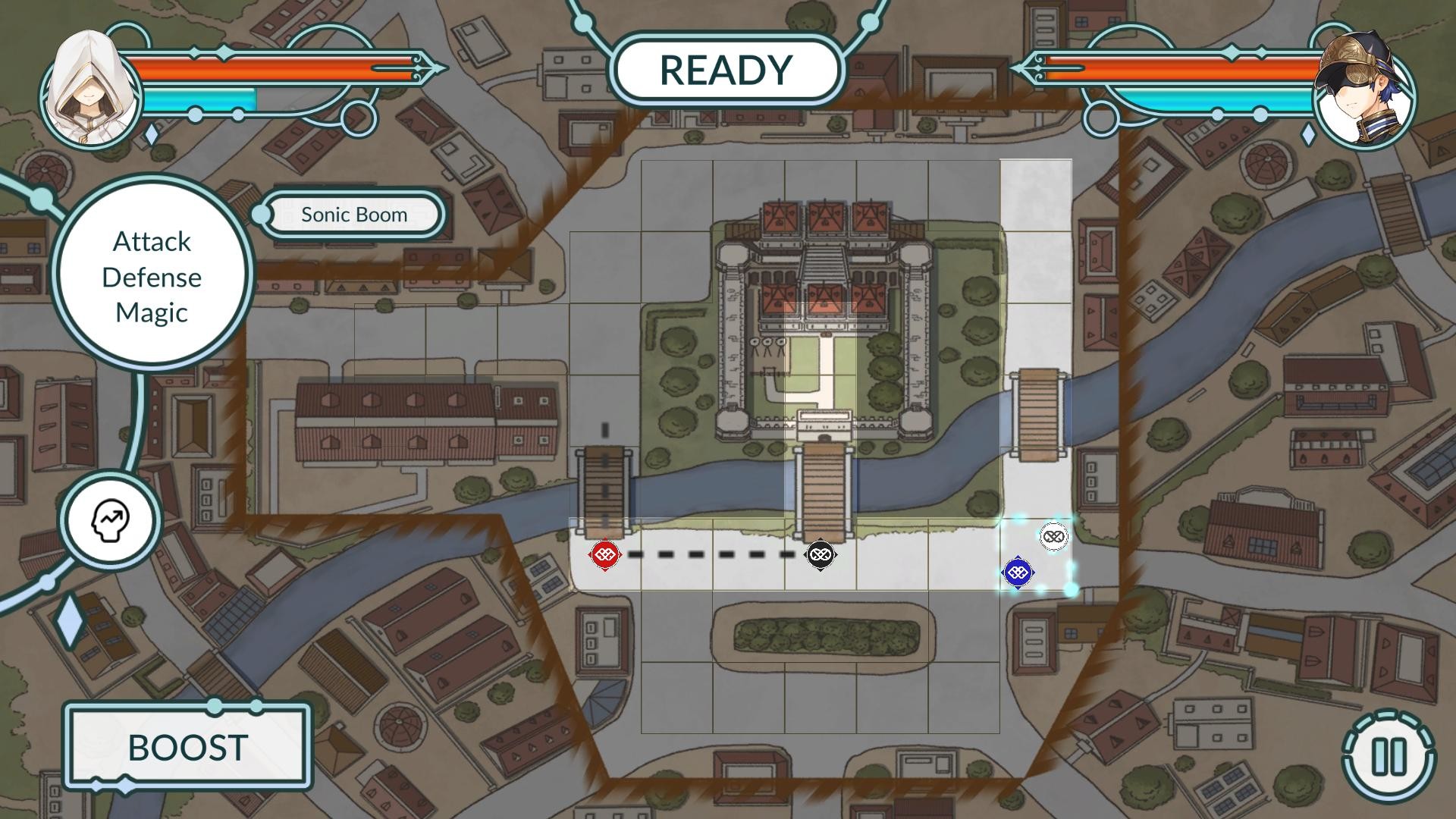Pause the game with the pause button
Image resolution: width=1456 pixels, height=819 pixels.
pyautogui.click(x=1389, y=756)
